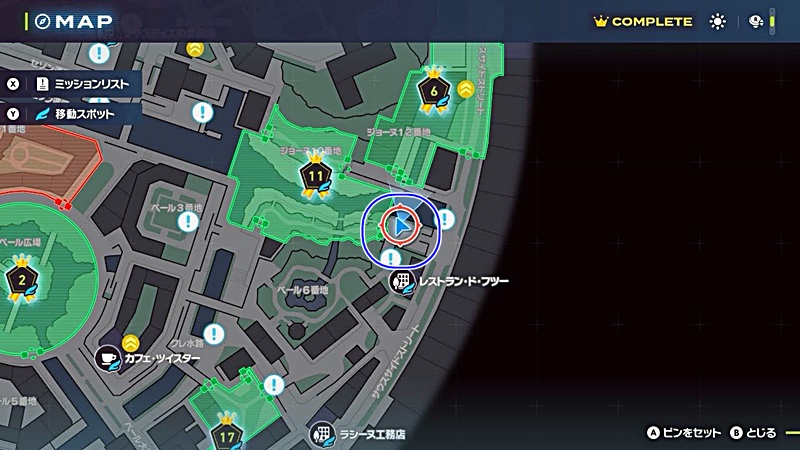
Task: Open the ミッションリスト mission list
Action: click(82, 85)
